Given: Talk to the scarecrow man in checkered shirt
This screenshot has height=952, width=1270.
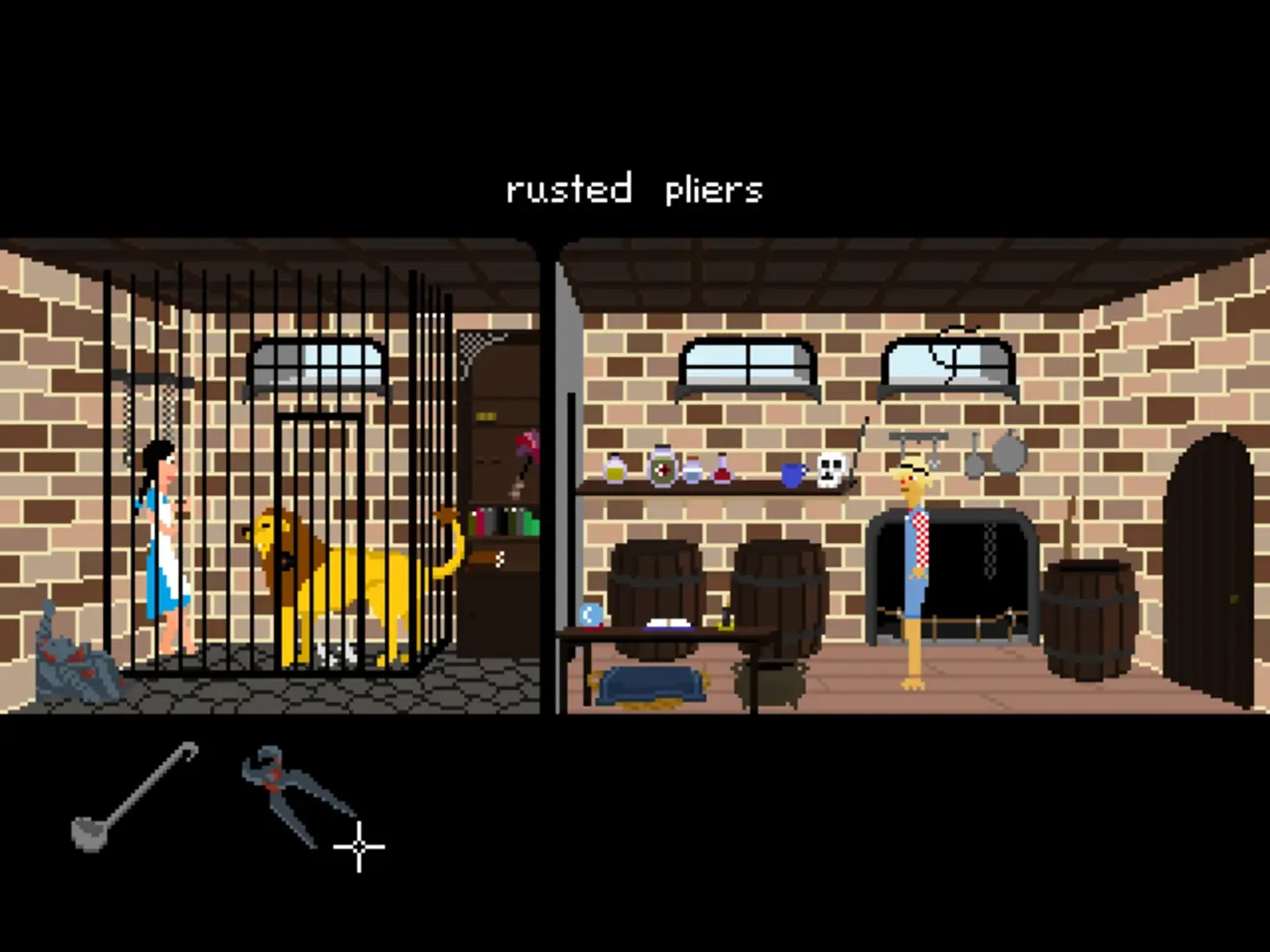Looking at the screenshot, I should 913,555.
